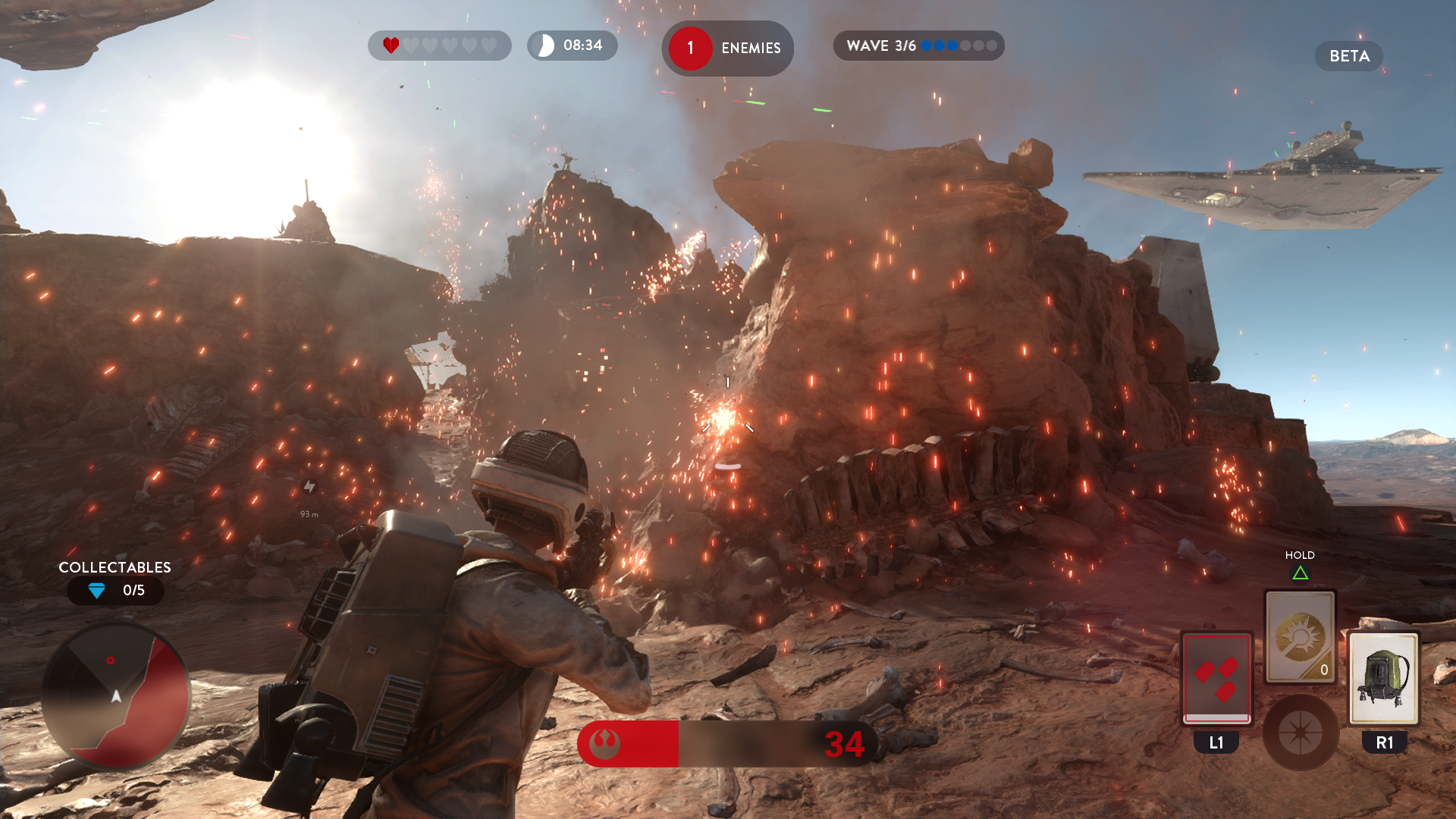Select the round emblem below charge card

point(1300,733)
